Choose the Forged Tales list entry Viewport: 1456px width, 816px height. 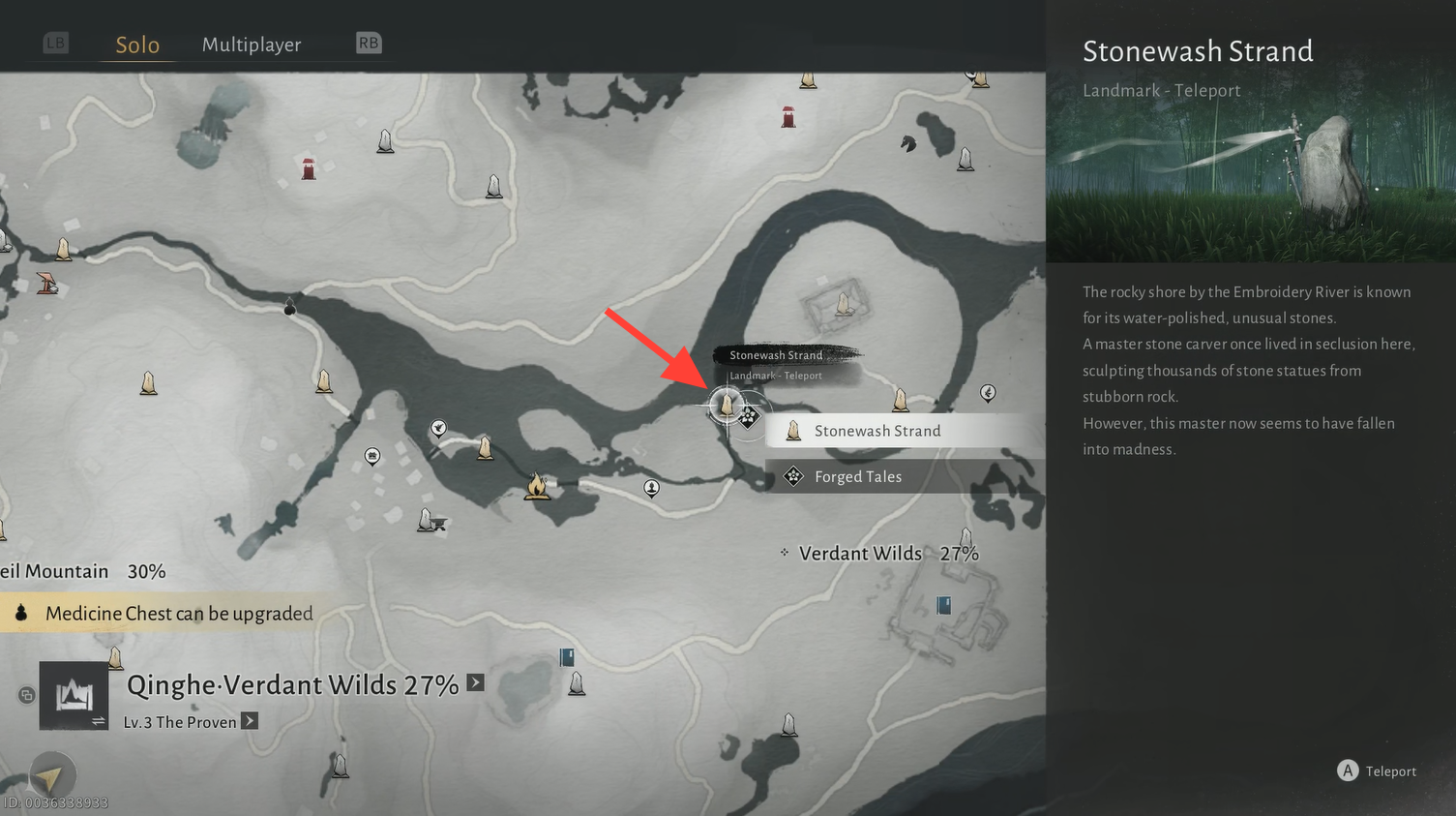857,476
